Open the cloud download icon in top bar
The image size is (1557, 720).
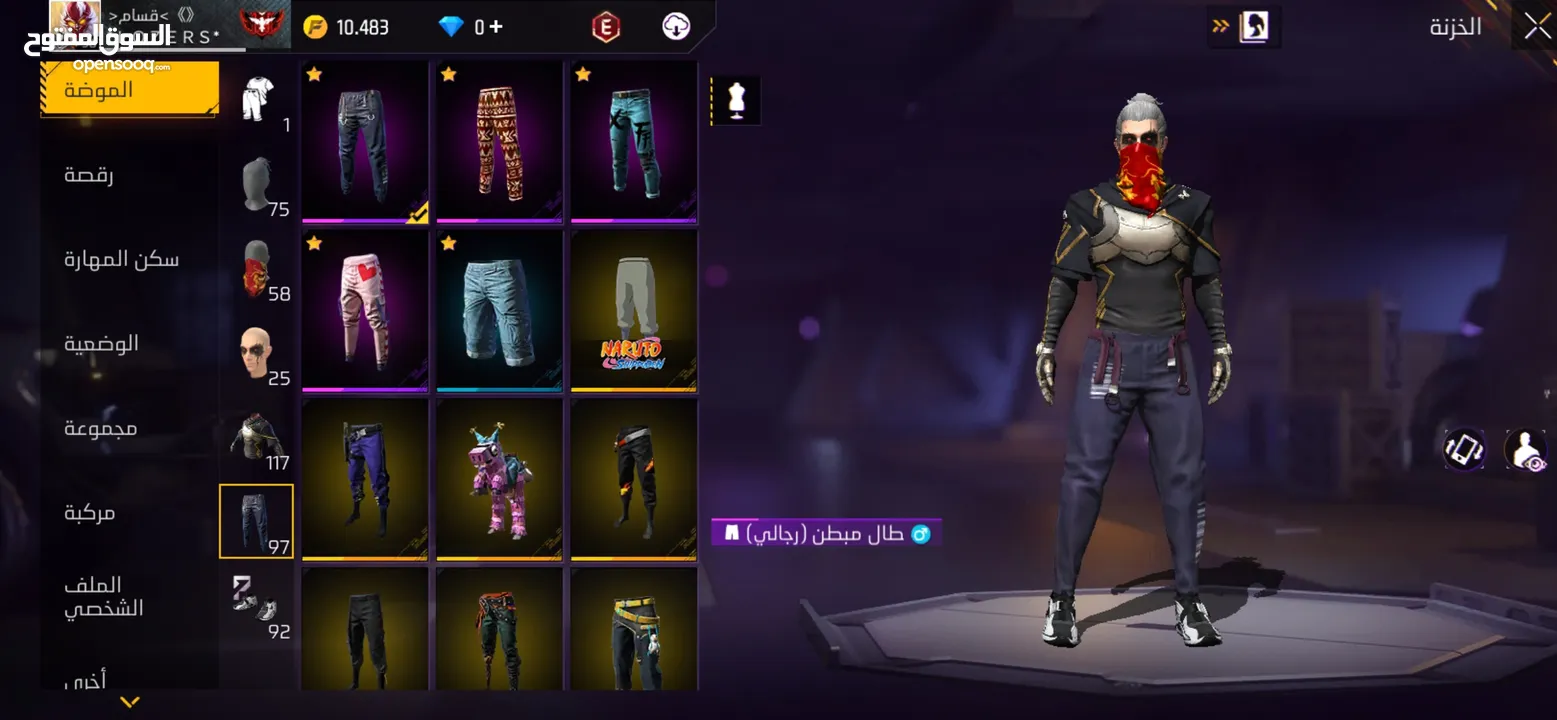point(676,27)
